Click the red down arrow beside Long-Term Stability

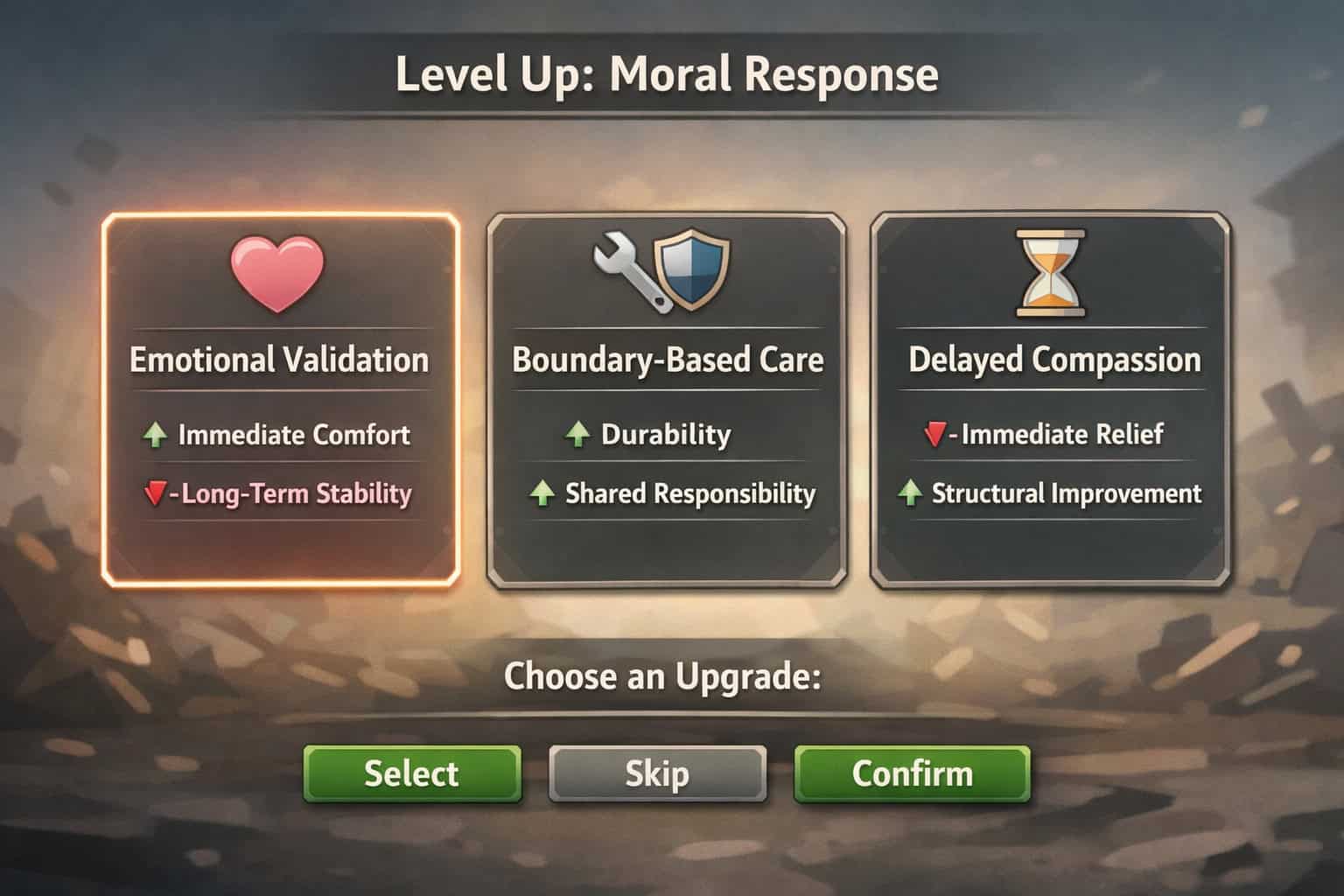pos(157,493)
